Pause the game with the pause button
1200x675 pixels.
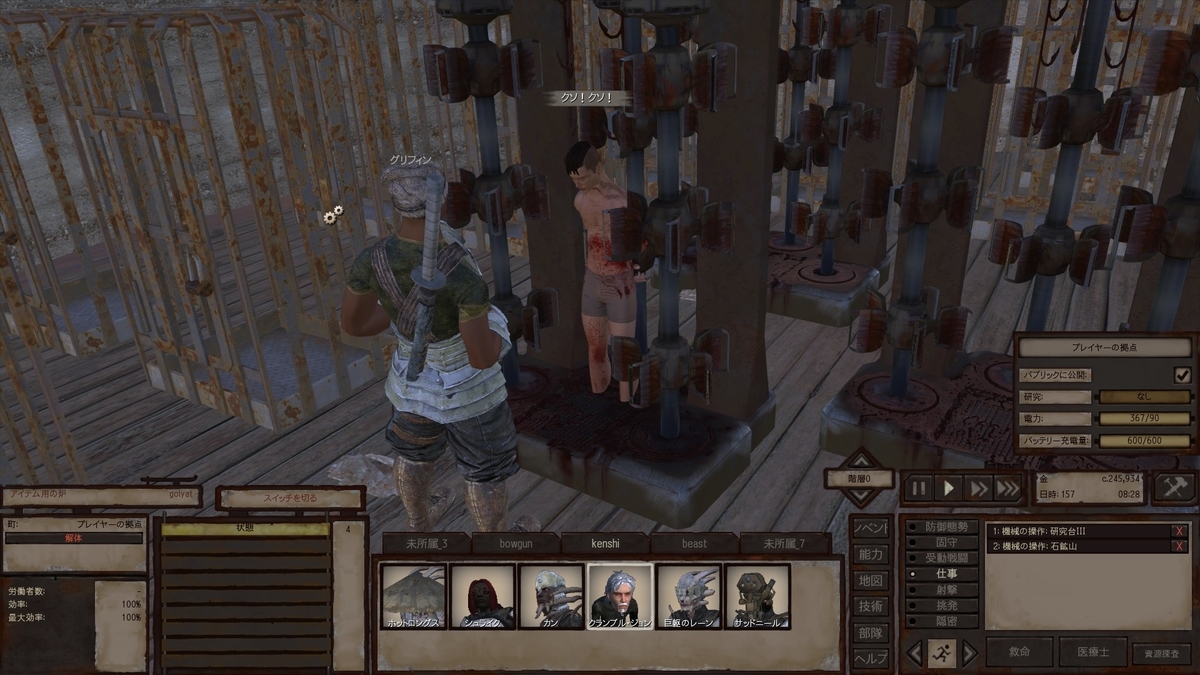point(918,488)
